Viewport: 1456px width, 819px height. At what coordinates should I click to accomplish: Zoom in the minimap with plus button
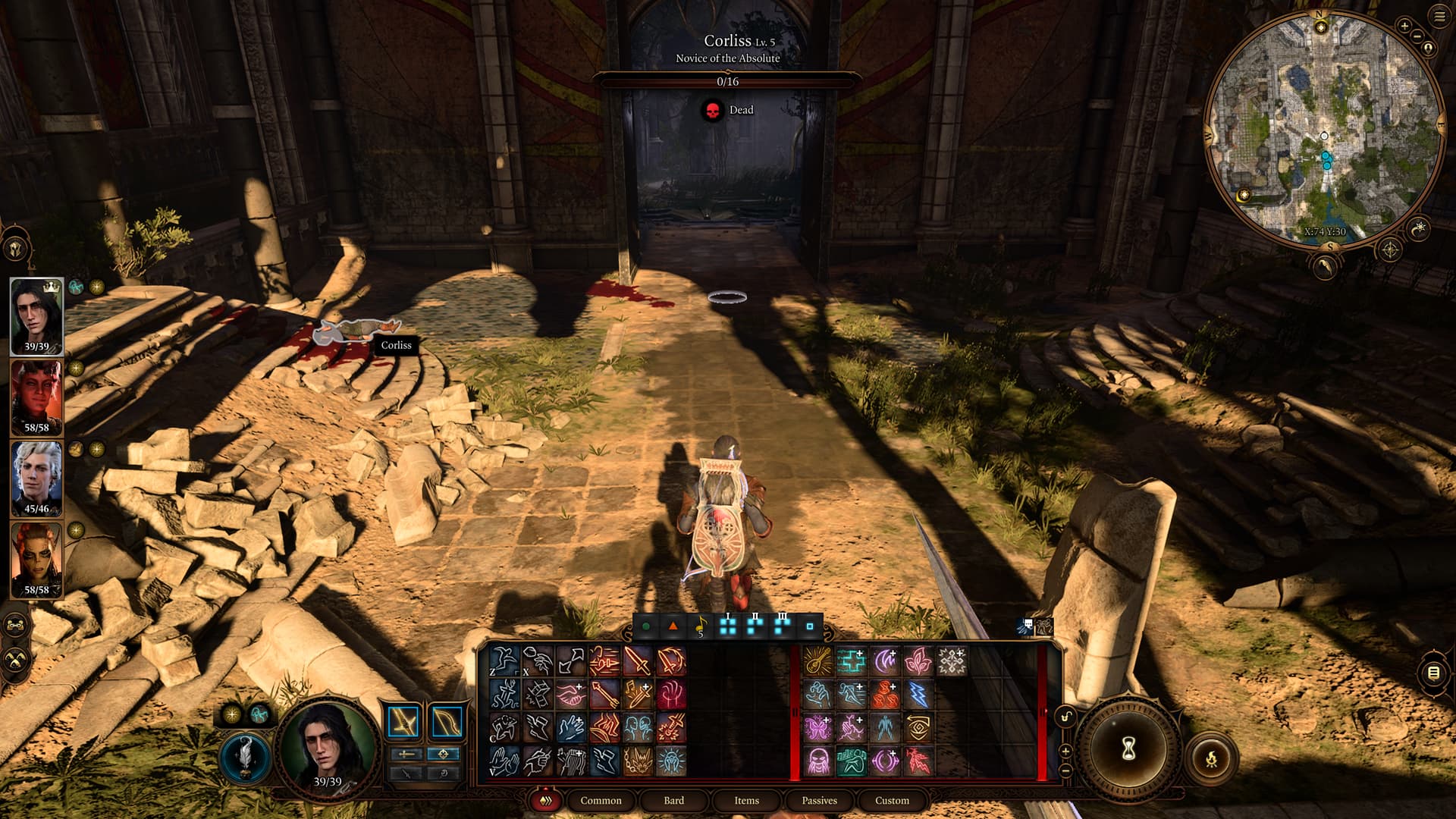[1404, 26]
